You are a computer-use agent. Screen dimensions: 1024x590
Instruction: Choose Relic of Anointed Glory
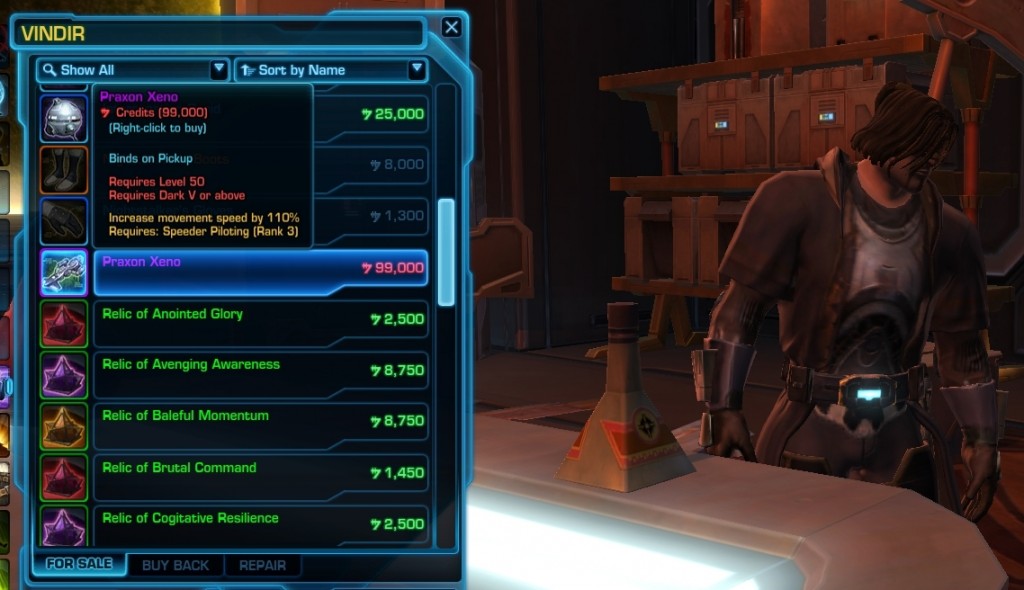pos(260,323)
